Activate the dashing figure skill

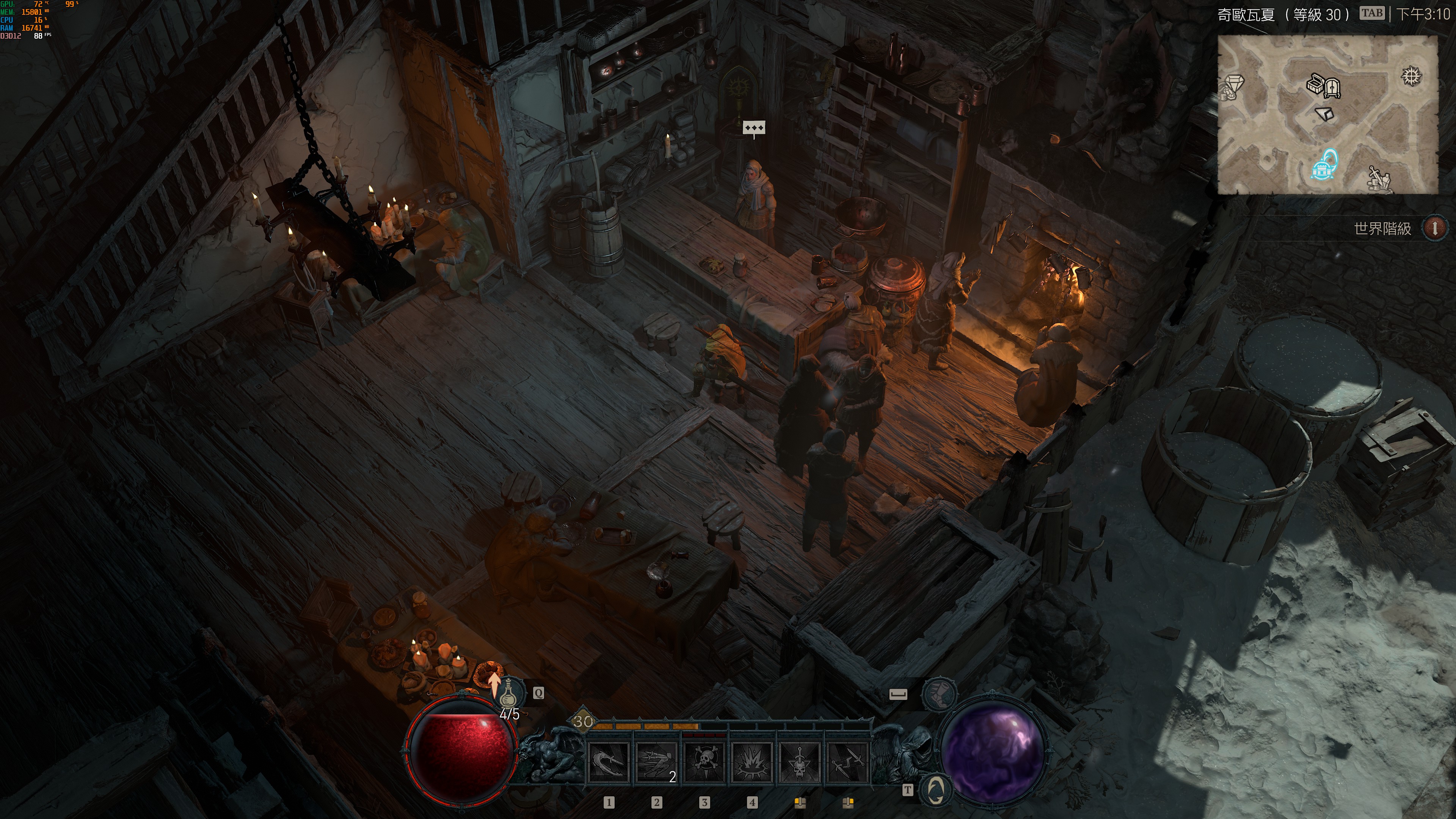(x=656, y=763)
